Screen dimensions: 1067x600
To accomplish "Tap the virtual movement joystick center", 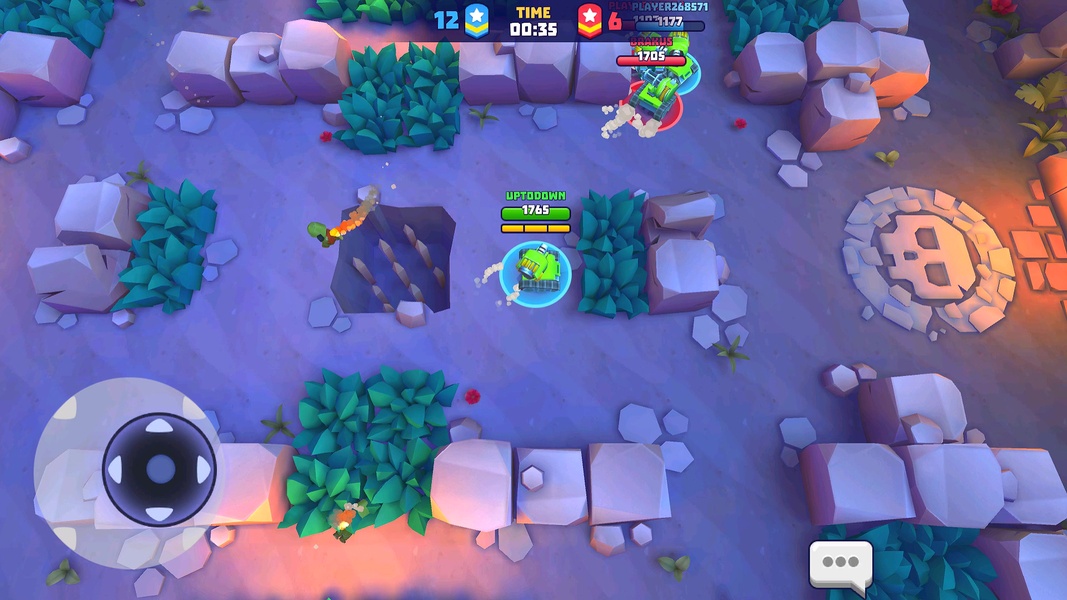I will [160, 469].
